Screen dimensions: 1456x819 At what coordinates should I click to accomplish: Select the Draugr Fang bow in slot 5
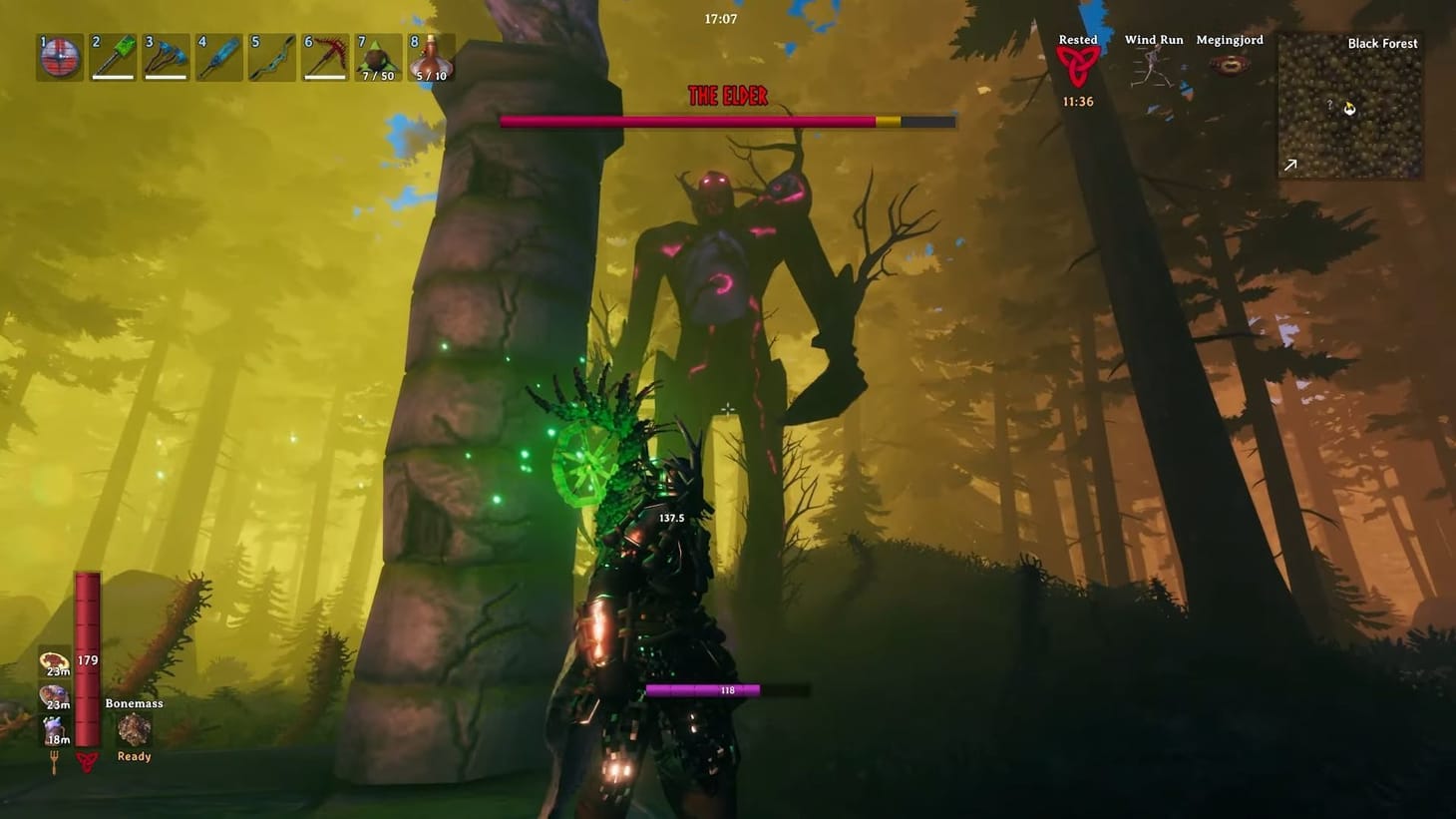[271, 58]
